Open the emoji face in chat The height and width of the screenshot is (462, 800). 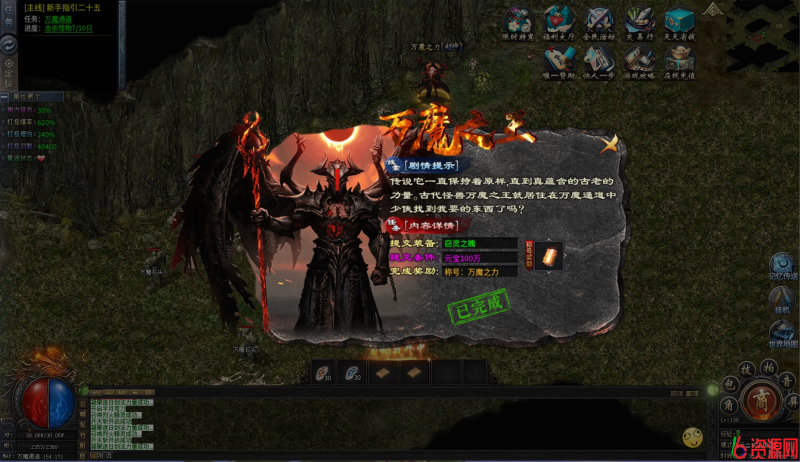point(692,436)
